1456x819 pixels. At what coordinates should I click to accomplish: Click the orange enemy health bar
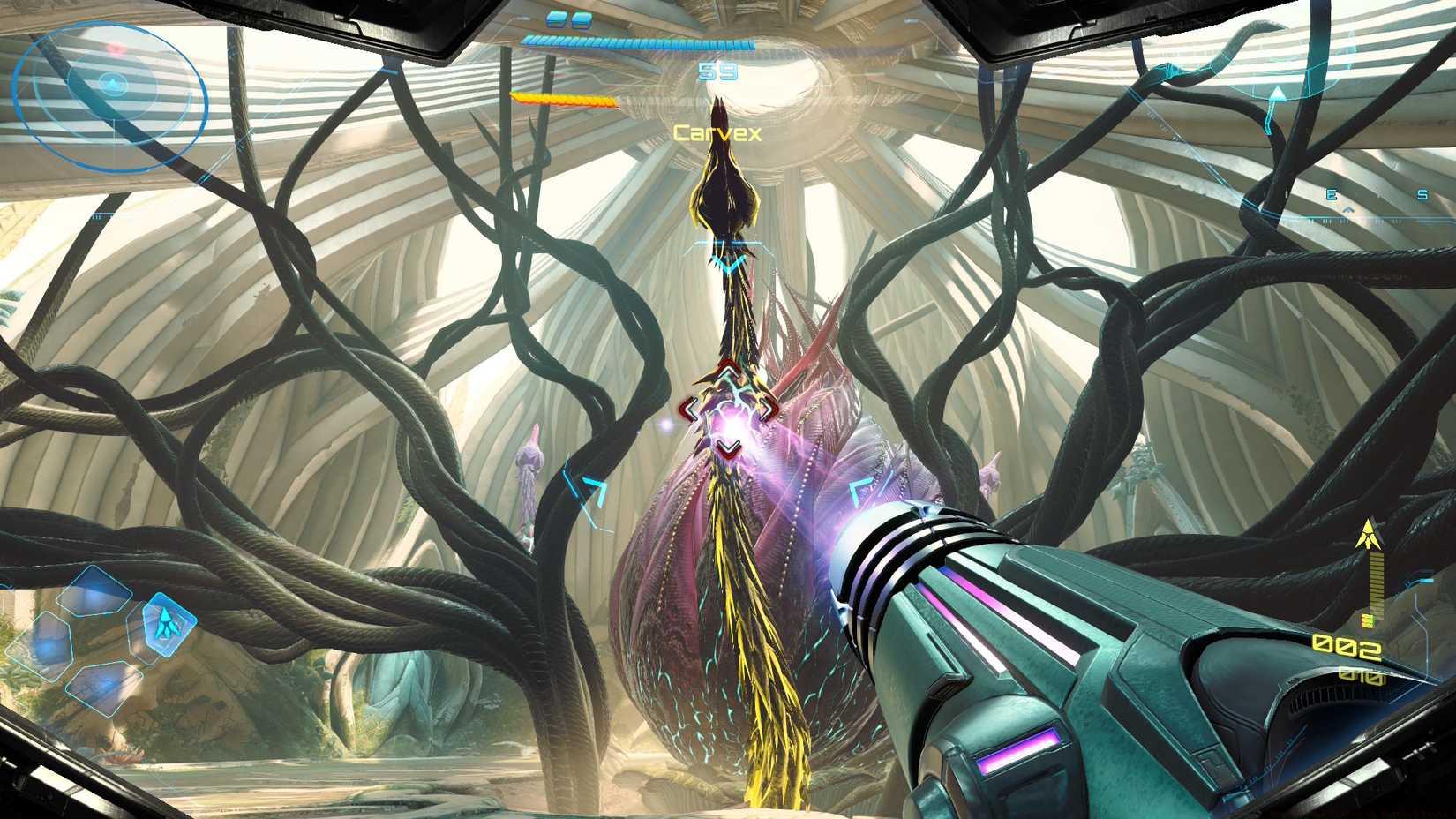(x=561, y=99)
